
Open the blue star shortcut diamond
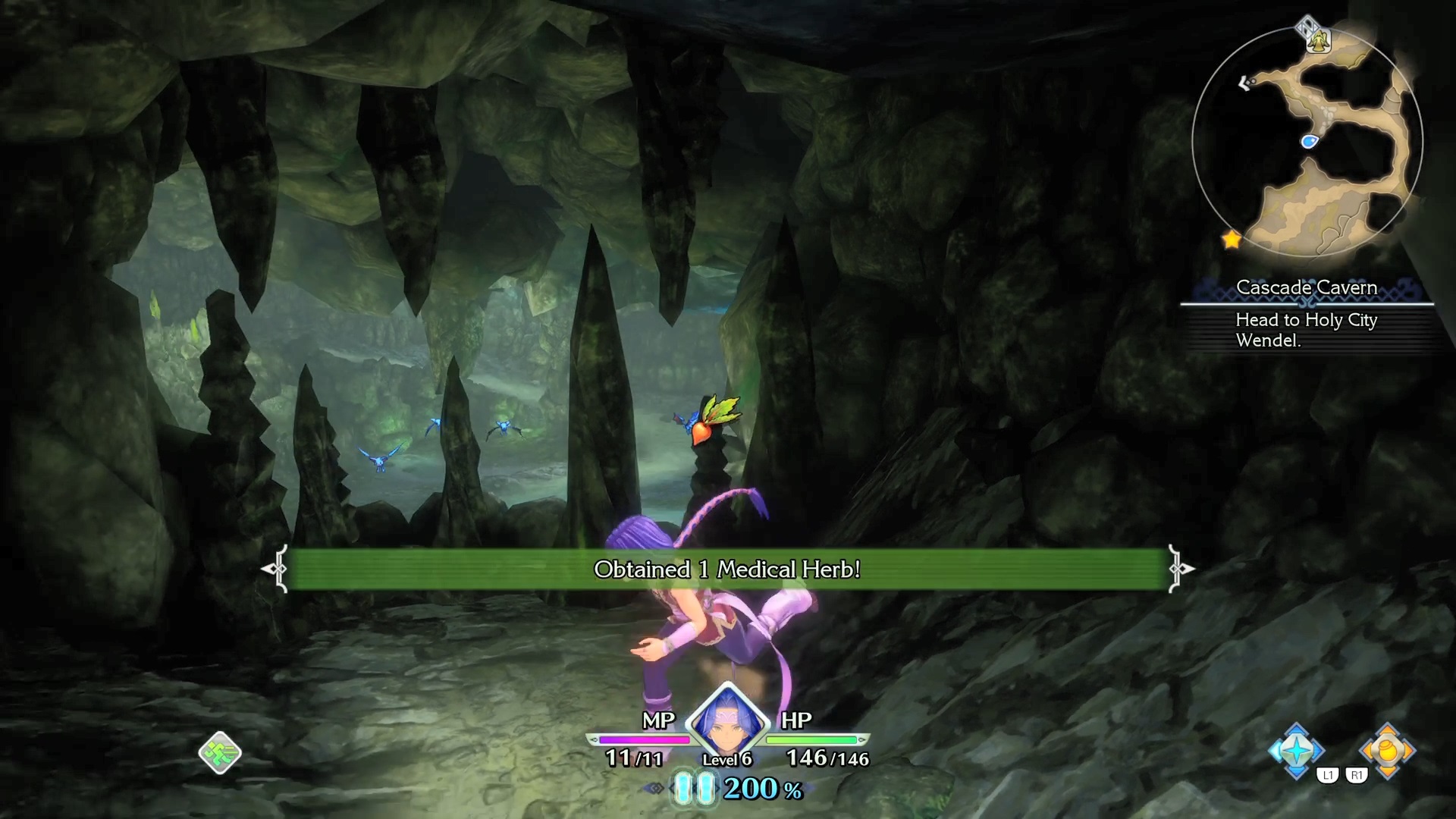tap(1297, 751)
